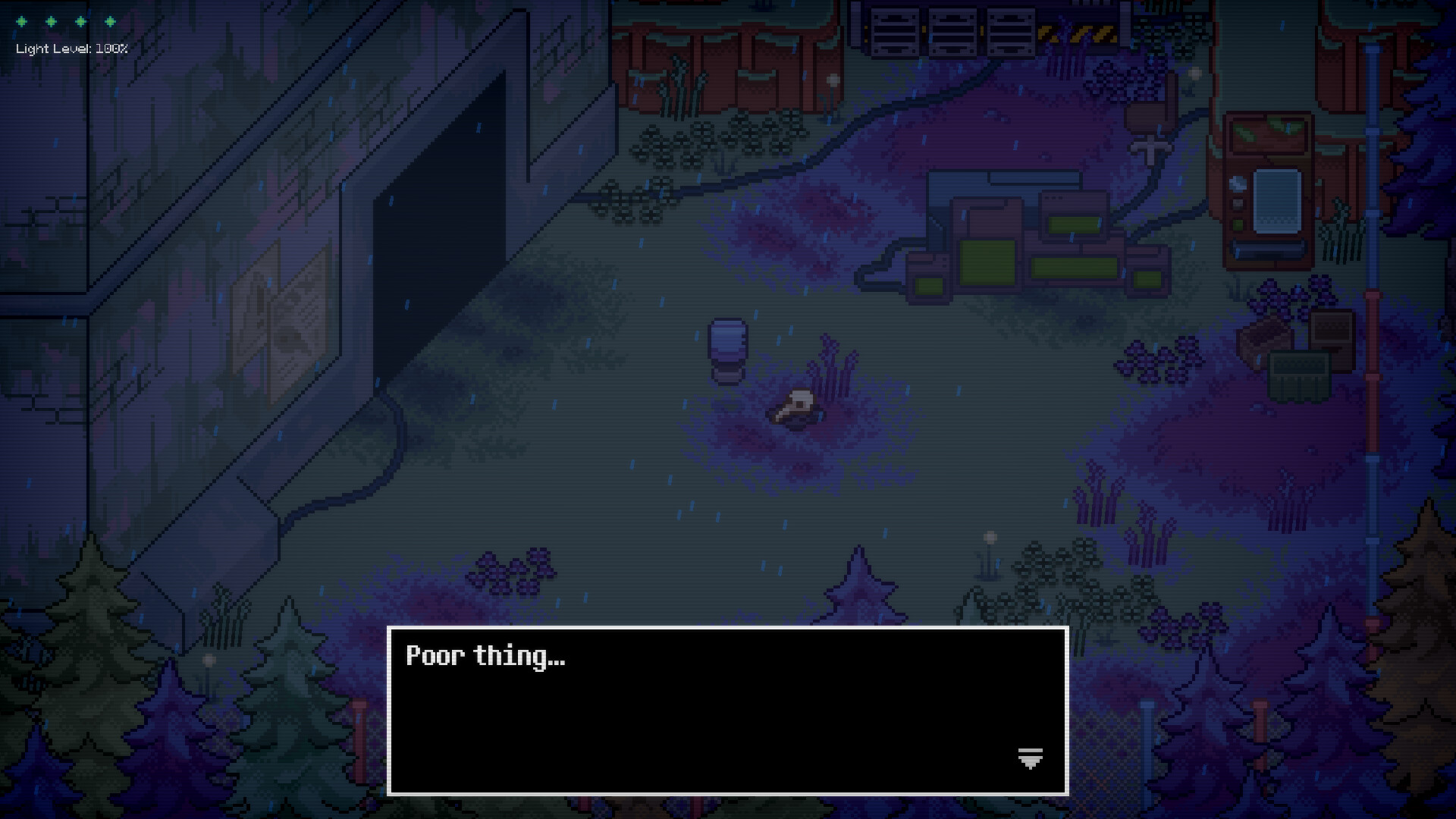1456x819 pixels.
Task: Click the first green health cross icon
Action: (x=21, y=21)
